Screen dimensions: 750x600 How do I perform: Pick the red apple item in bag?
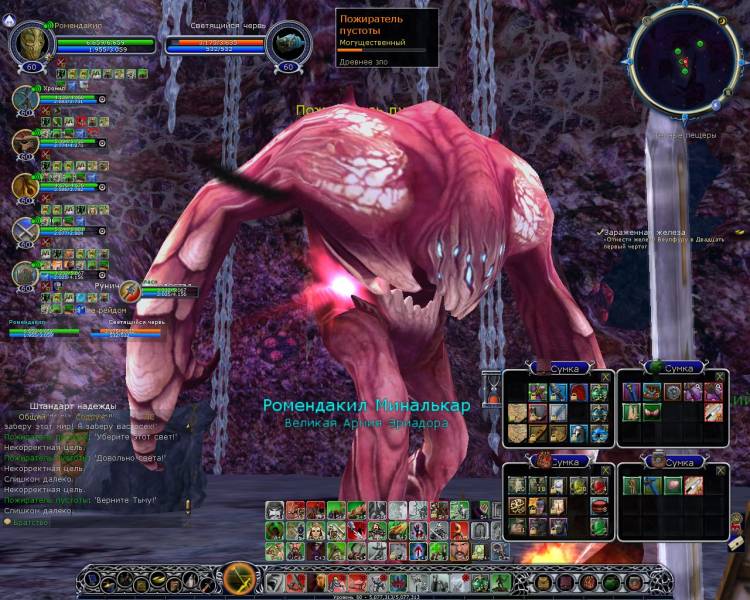pos(599,486)
